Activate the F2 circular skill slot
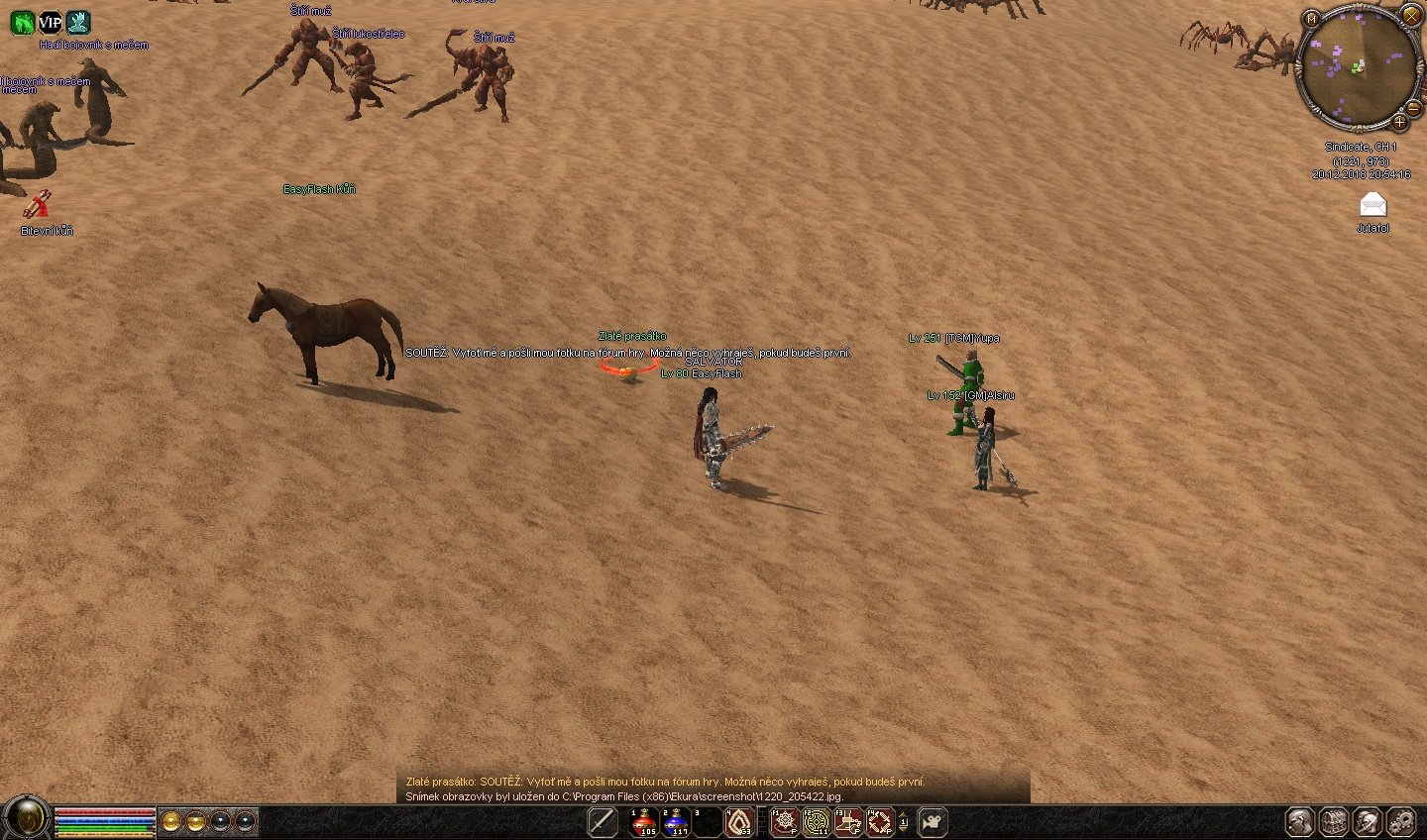The width and height of the screenshot is (1427, 840). click(x=817, y=822)
